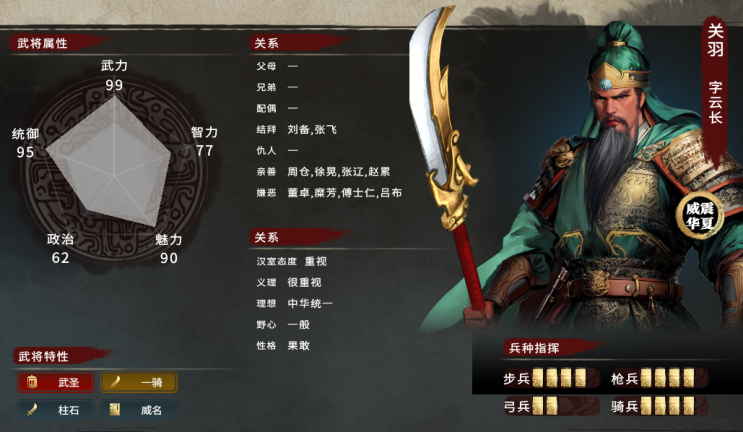
Task: Select the gold 一骑 trait button
Action: point(139,382)
